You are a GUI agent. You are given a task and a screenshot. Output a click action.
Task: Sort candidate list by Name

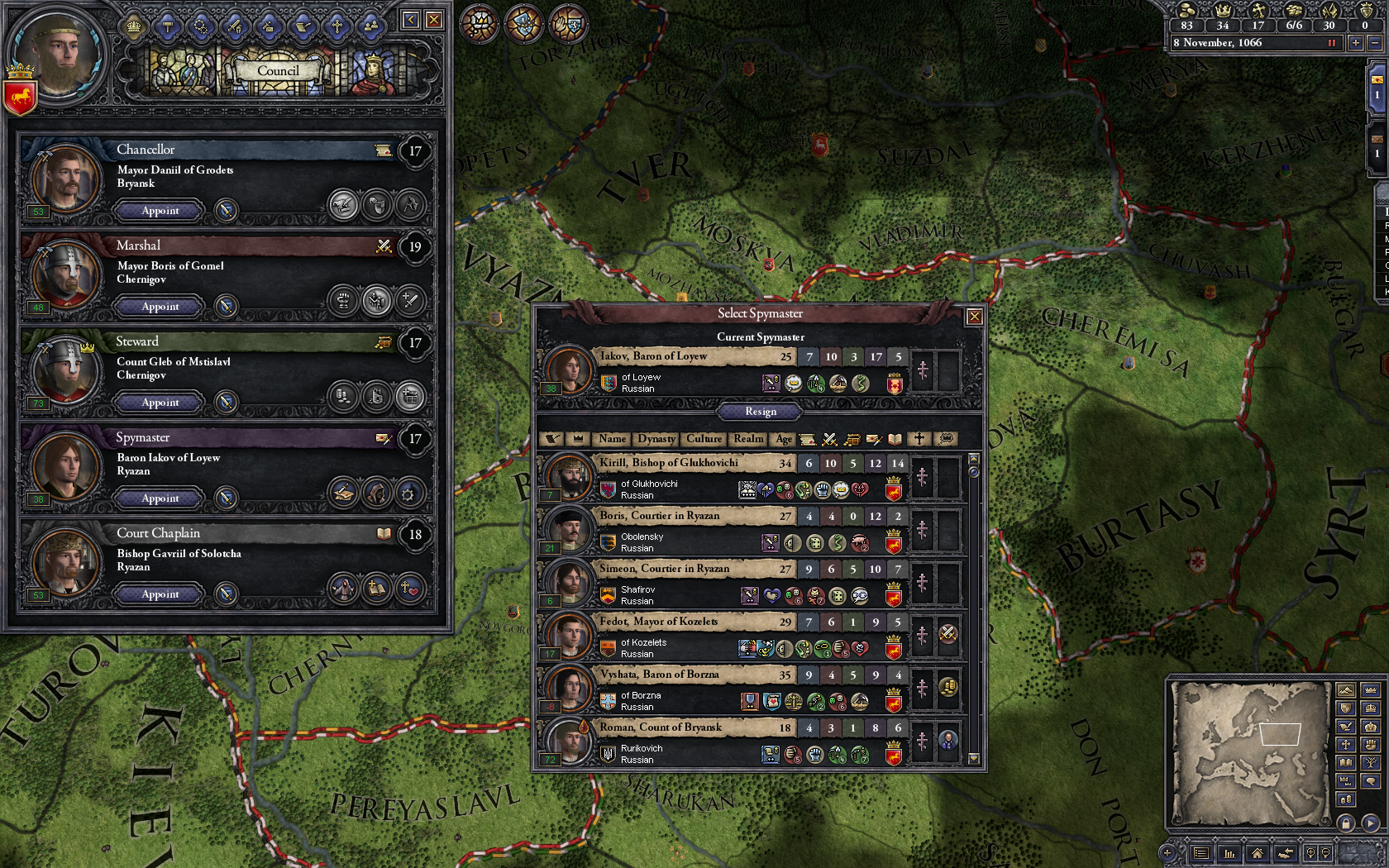point(612,439)
